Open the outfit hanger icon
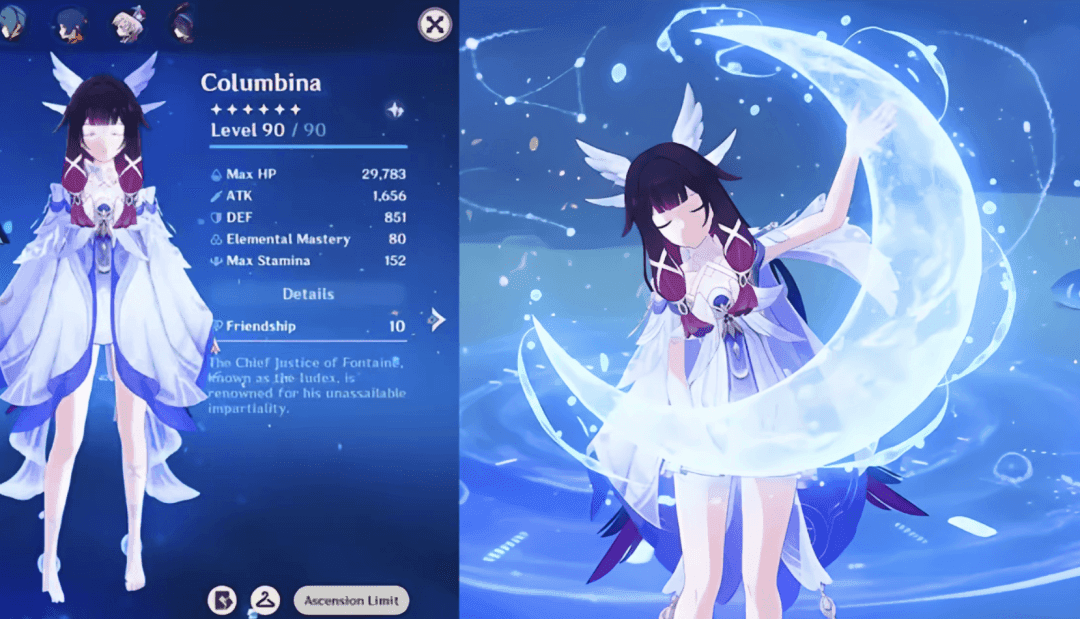Viewport: 1080px width, 619px height. [x=265, y=600]
